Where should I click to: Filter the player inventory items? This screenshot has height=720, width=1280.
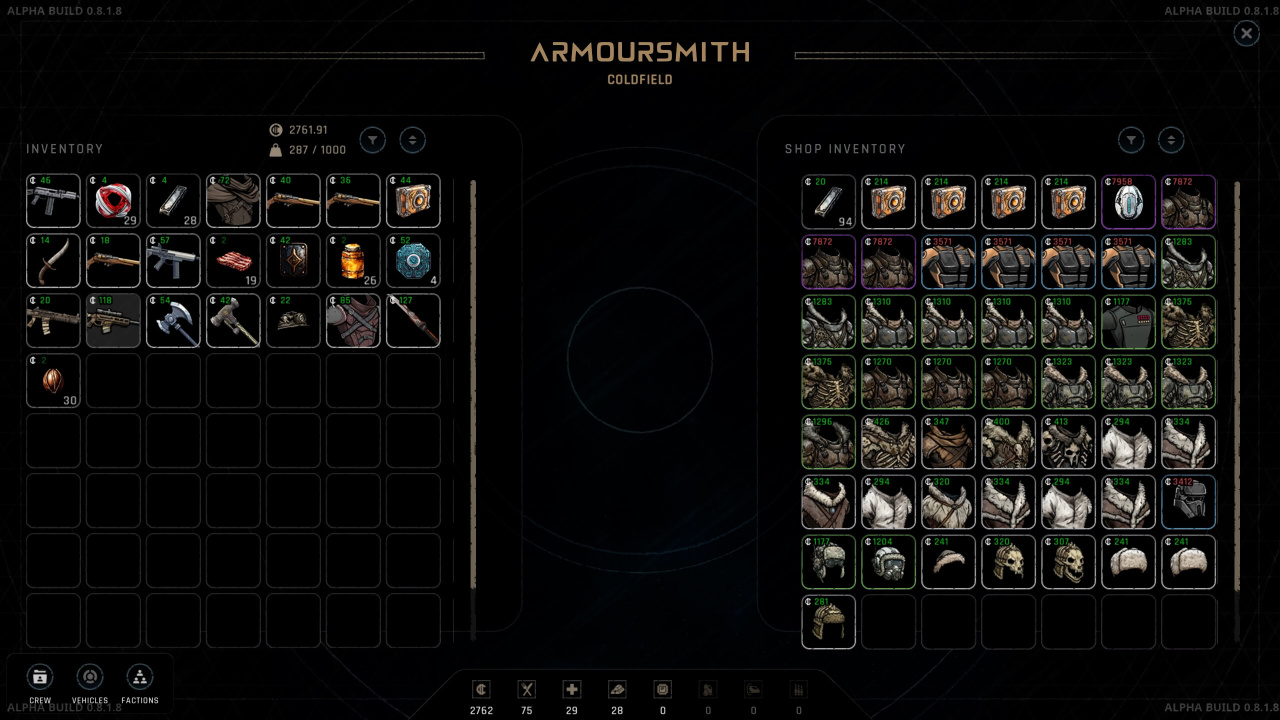(x=372, y=140)
